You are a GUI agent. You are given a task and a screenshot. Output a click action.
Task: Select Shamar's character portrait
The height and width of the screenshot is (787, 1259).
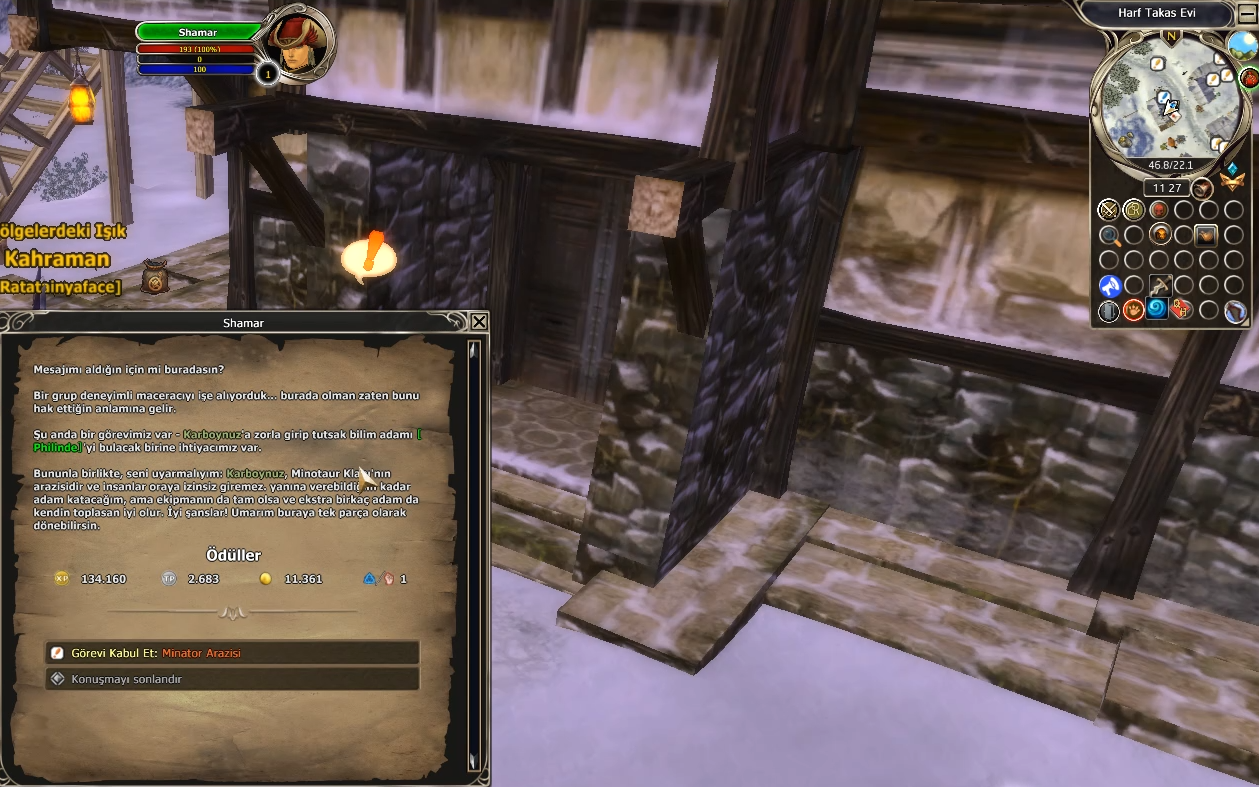tap(299, 45)
